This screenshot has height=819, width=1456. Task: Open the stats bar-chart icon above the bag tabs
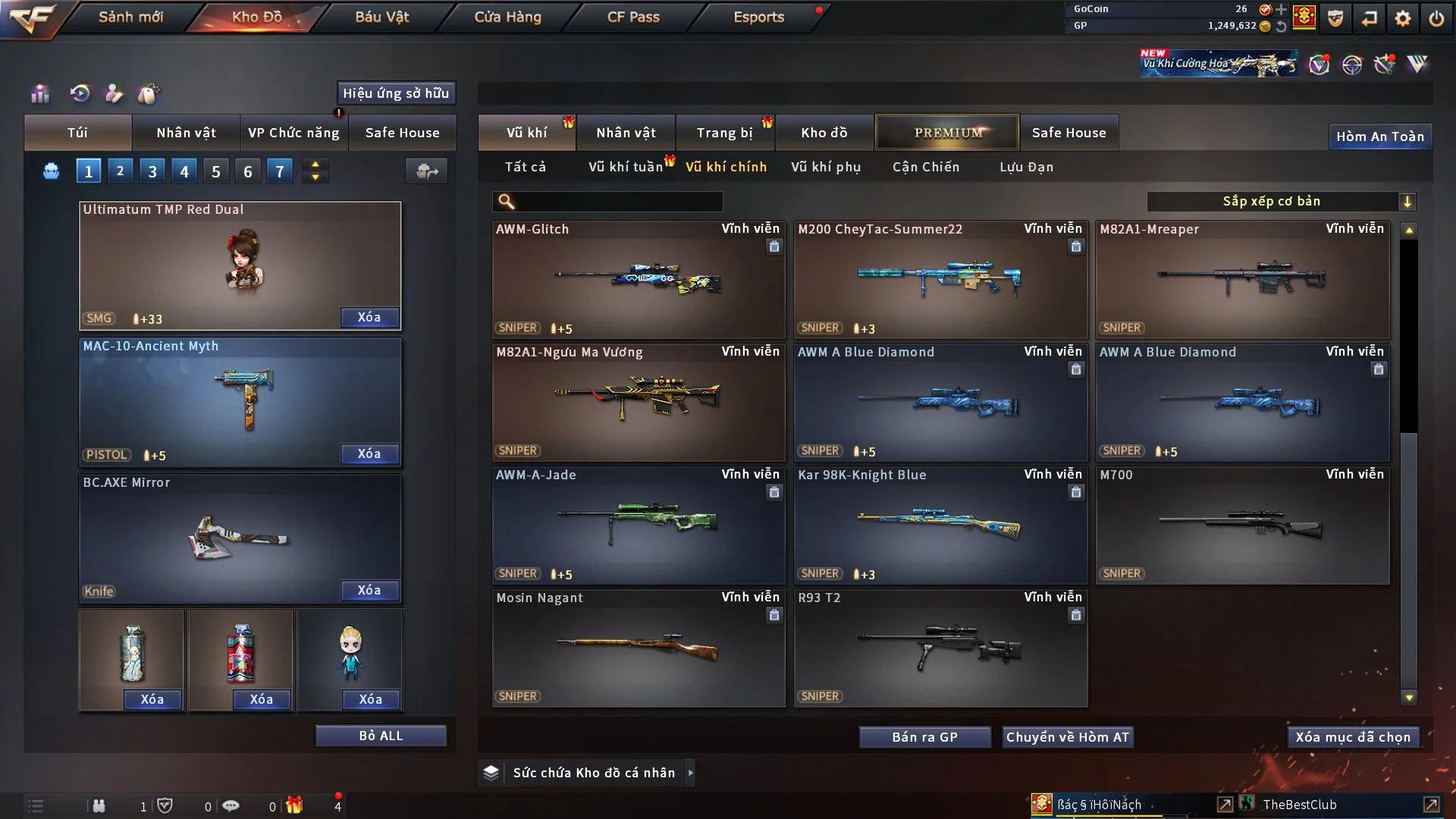tap(39, 93)
